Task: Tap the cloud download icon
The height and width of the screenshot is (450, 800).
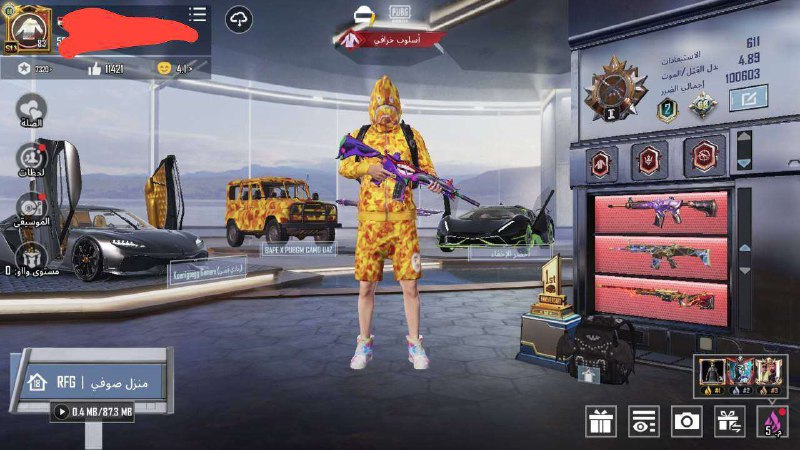Action: tap(239, 18)
